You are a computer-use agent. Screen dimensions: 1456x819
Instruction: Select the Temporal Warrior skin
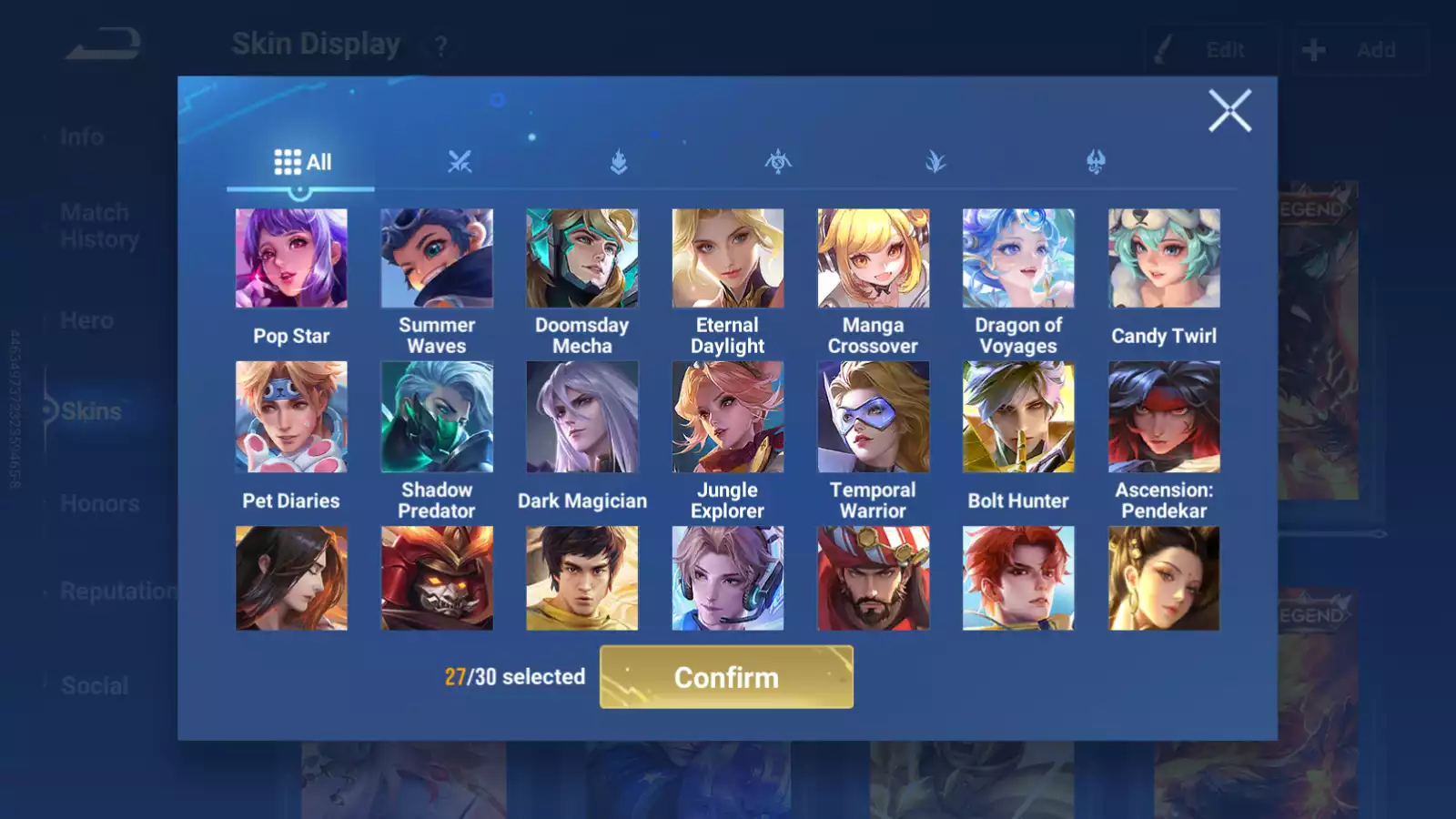[874, 417]
